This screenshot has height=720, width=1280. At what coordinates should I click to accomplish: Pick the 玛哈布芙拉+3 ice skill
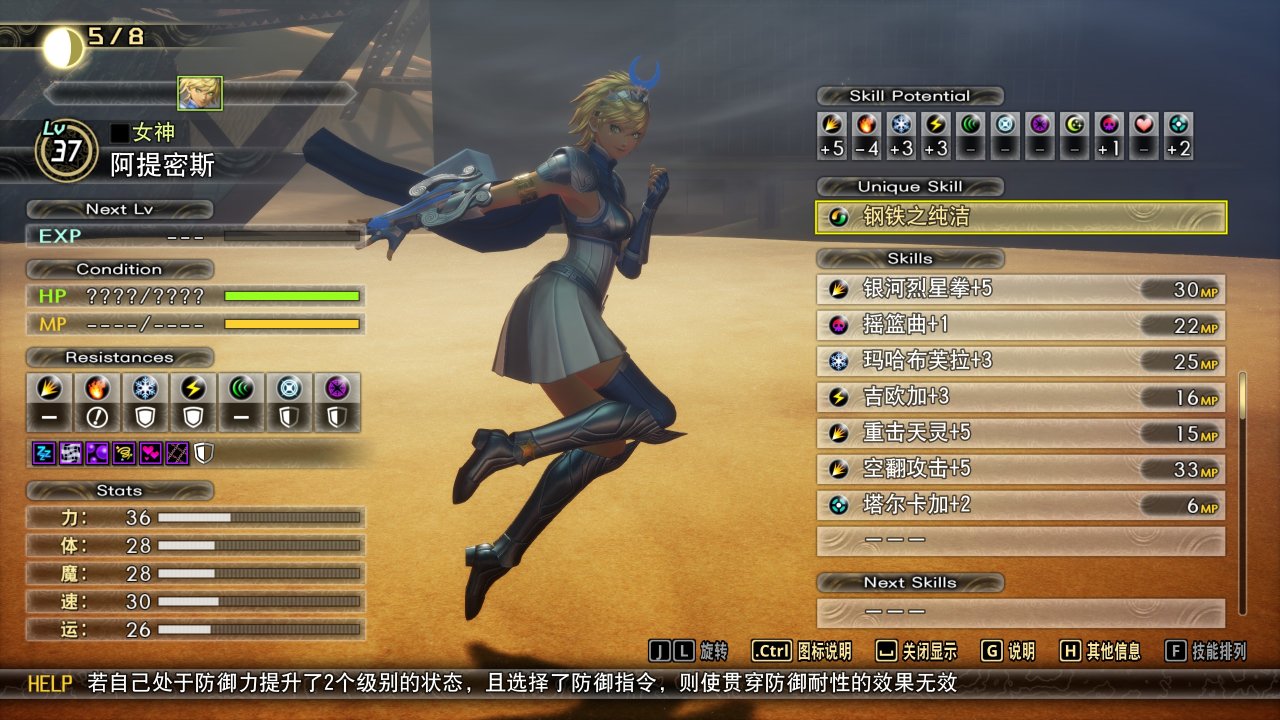point(1020,361)
